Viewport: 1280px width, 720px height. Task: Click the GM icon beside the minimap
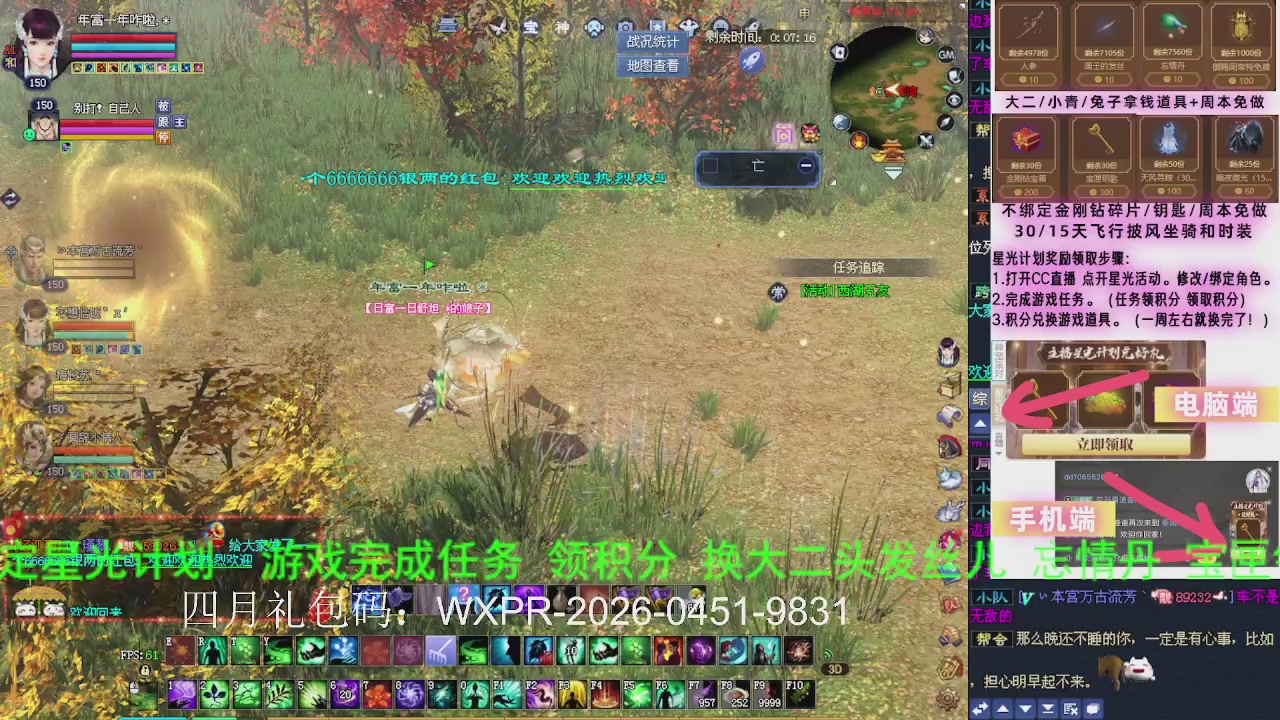(948, 54)
